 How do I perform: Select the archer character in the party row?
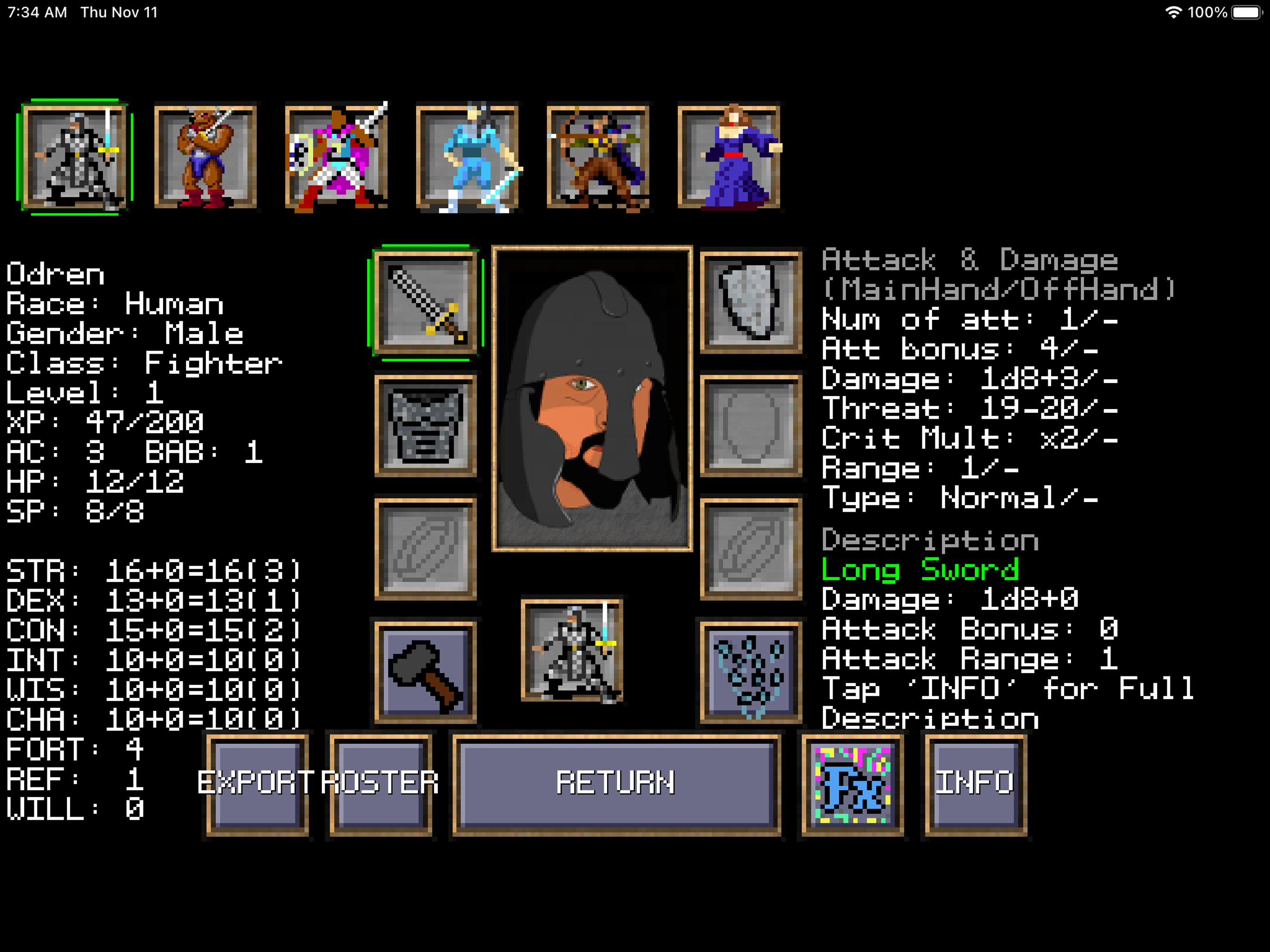click(599, 155)
